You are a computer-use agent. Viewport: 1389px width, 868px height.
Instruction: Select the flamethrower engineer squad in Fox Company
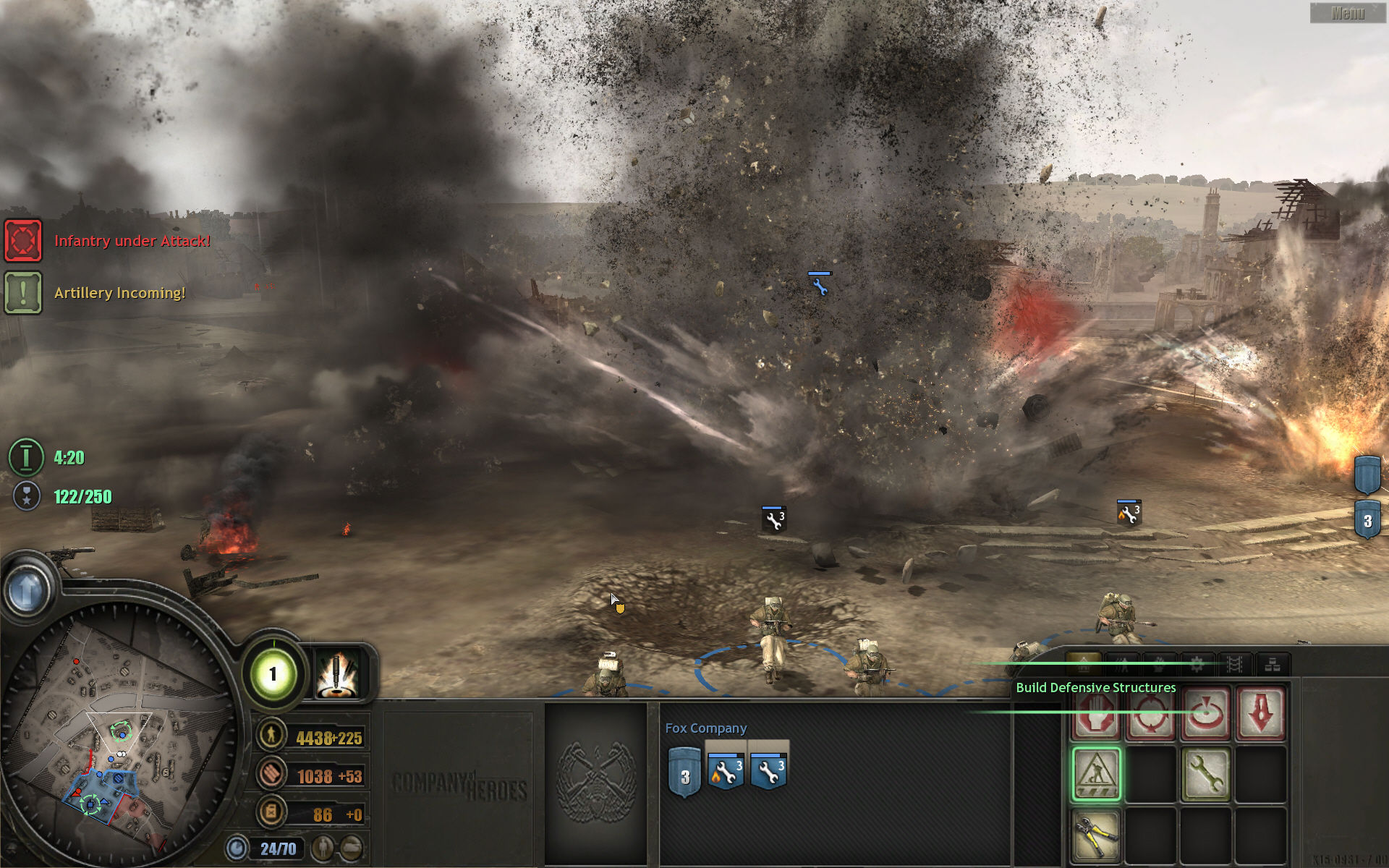tap(726, 771)
